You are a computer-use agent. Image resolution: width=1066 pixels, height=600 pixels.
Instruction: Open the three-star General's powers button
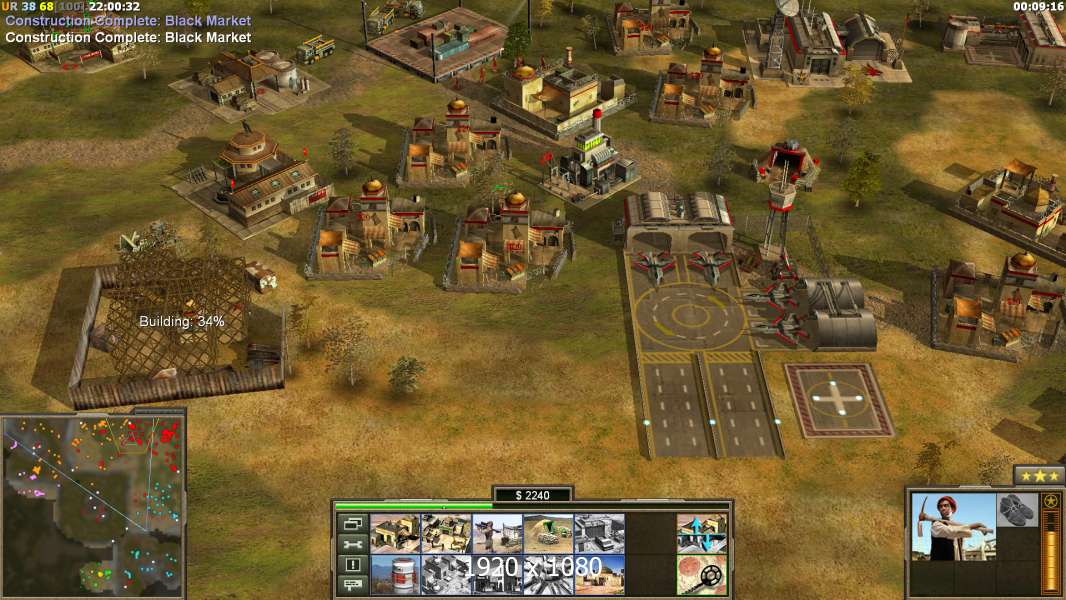click(x=1039, y=475)
